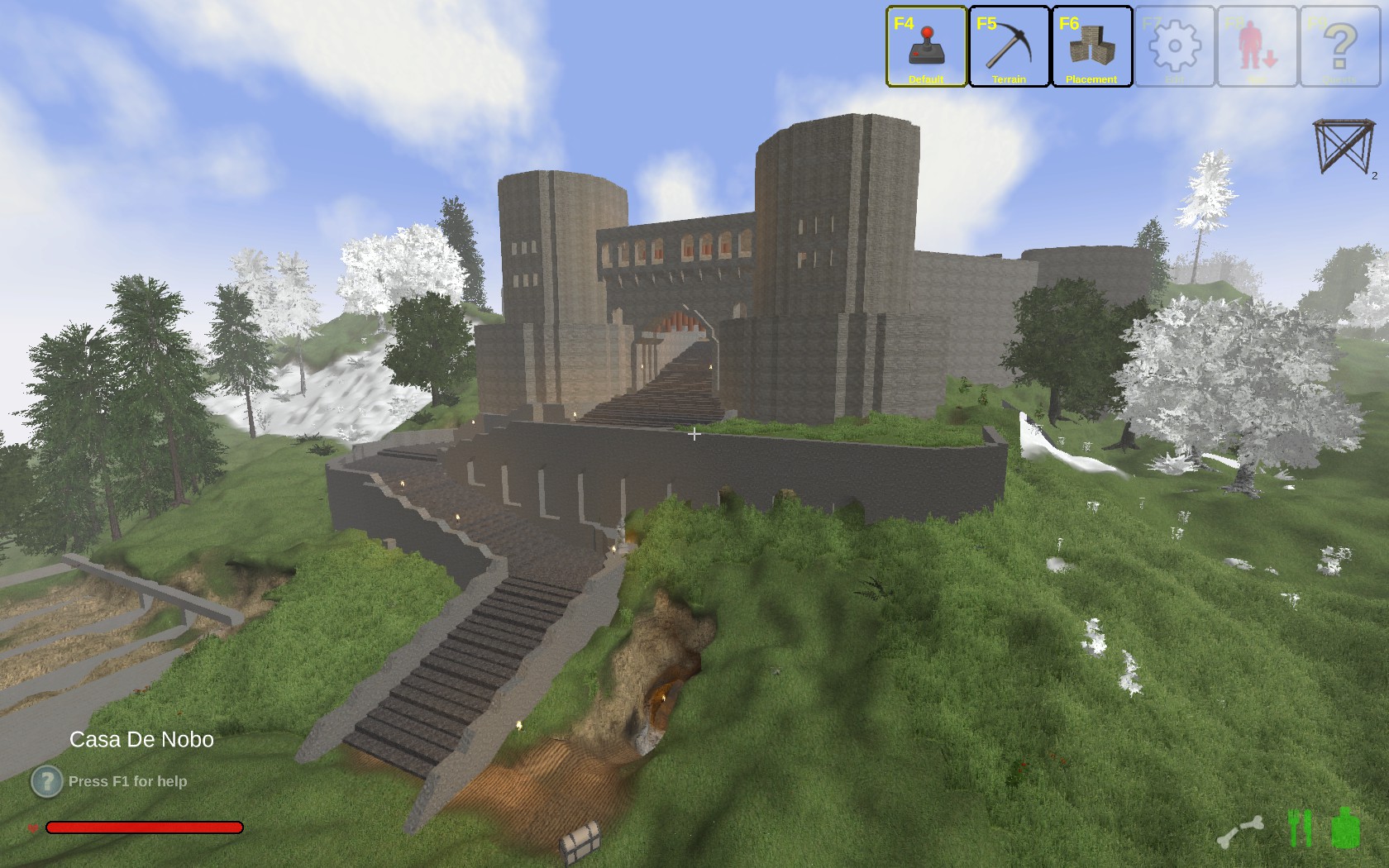Select the F4 Default mode button
Viewport: 1389px width, 868px height.
(926, 46)
